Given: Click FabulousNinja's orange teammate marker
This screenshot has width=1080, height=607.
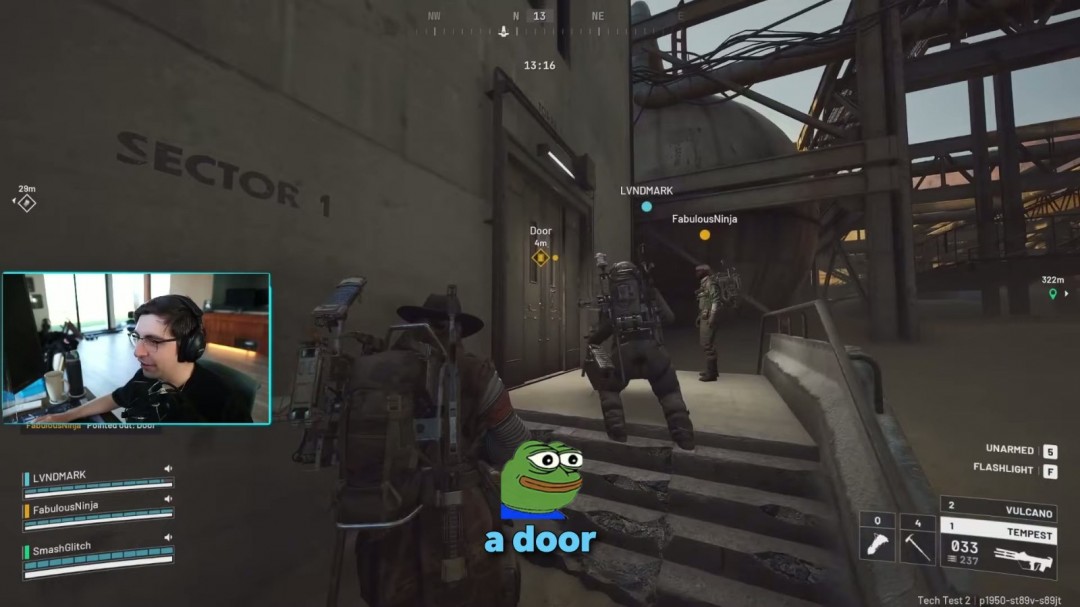Looking at the screenshot, I should [x=705, y=235].
